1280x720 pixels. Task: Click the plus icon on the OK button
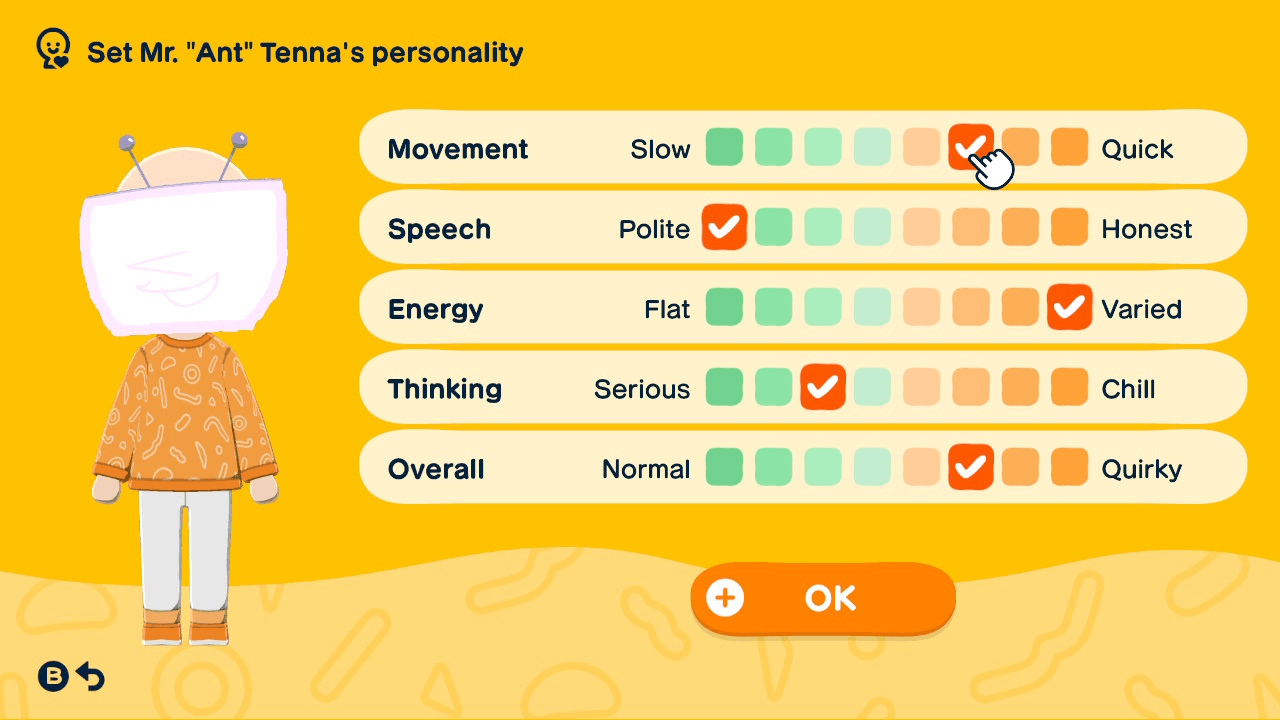(x=724, y=597)
